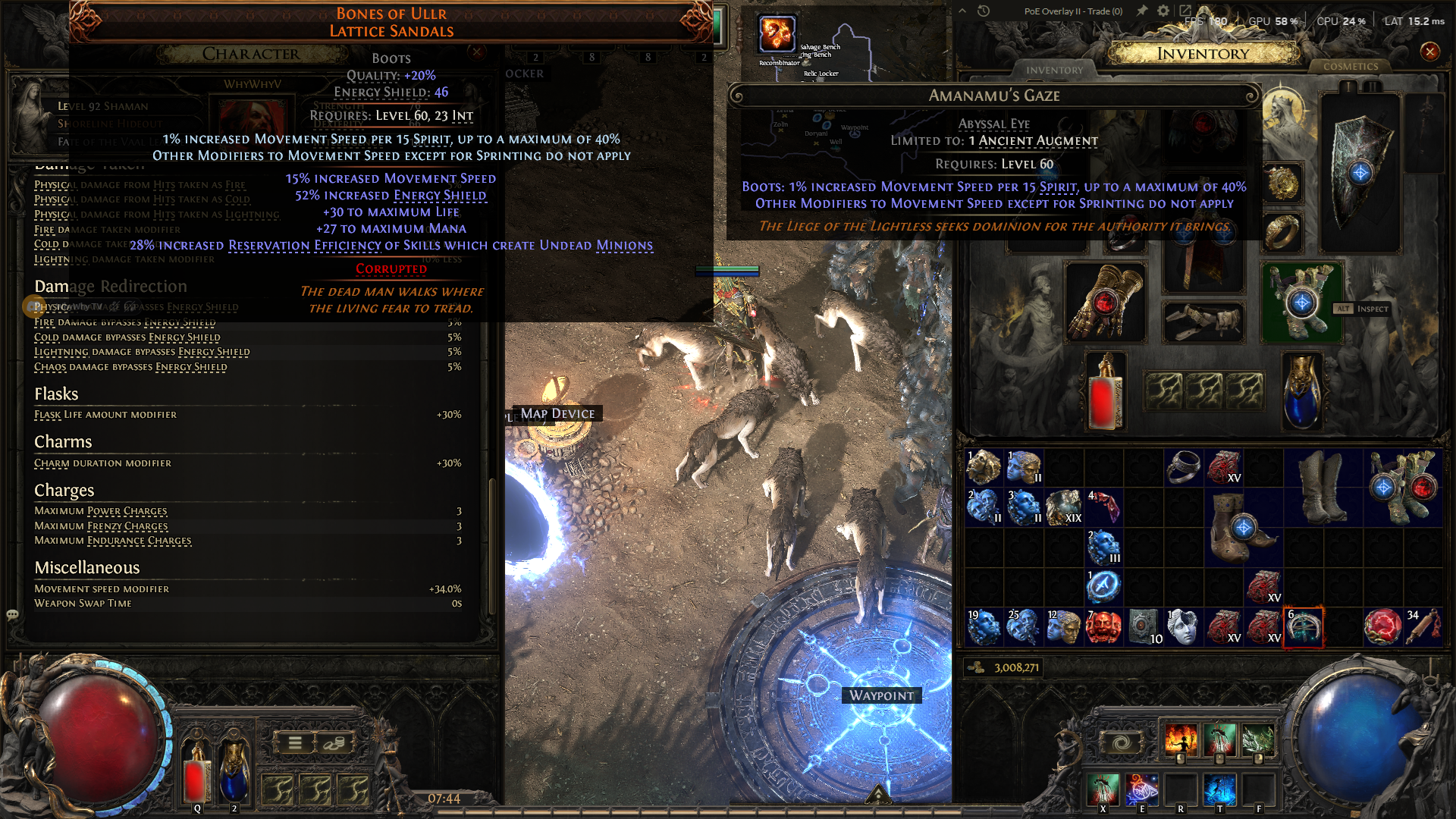Switch to the Cosmetics tab
This screenshot has width=1456, height=819.
[1351, 67]
